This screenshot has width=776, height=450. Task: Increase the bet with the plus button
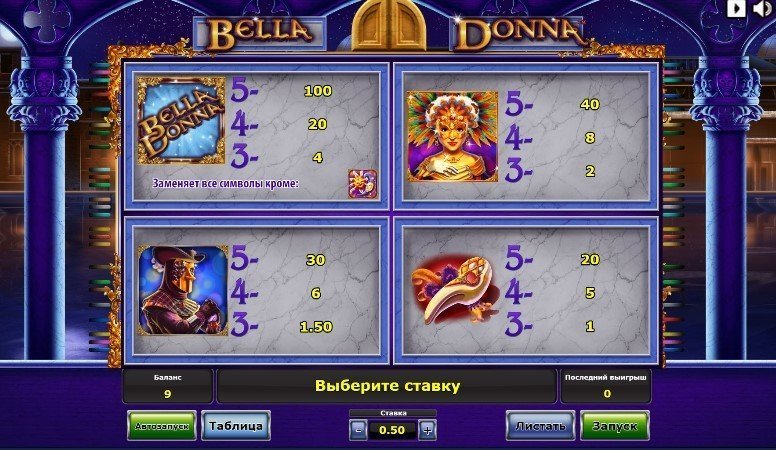[427, 430]
